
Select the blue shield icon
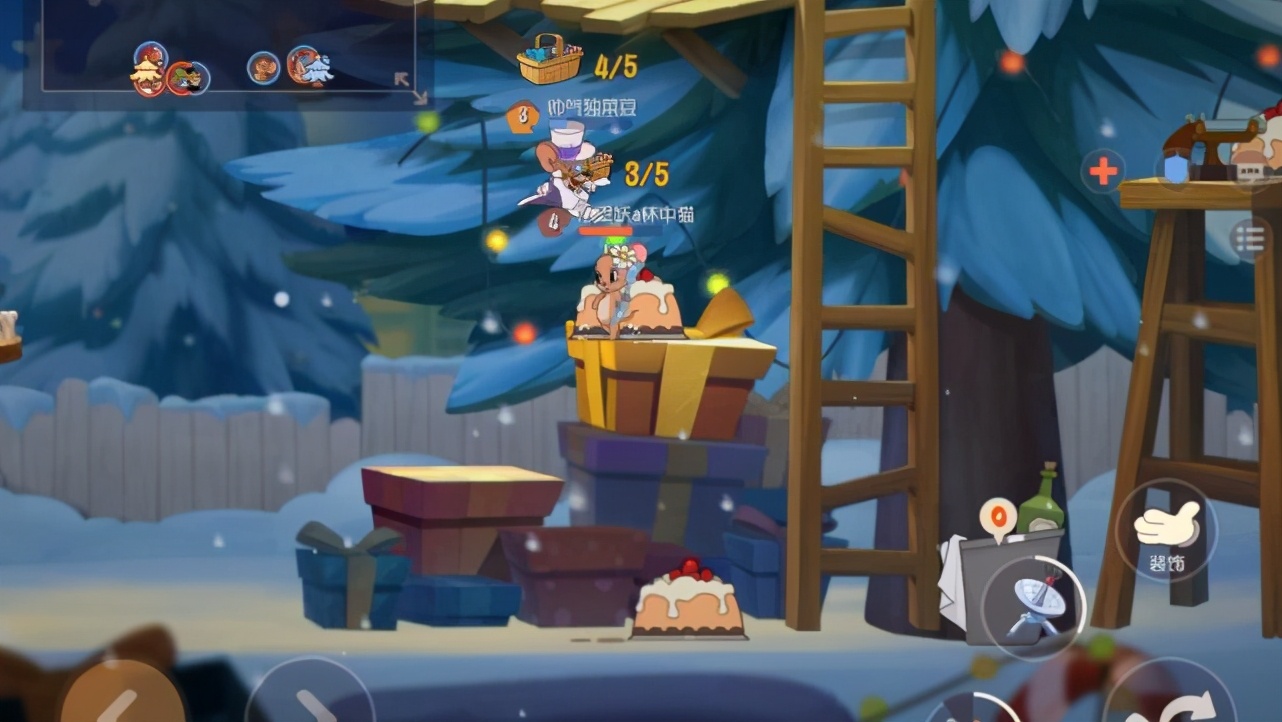click(x=1176, y=168)
